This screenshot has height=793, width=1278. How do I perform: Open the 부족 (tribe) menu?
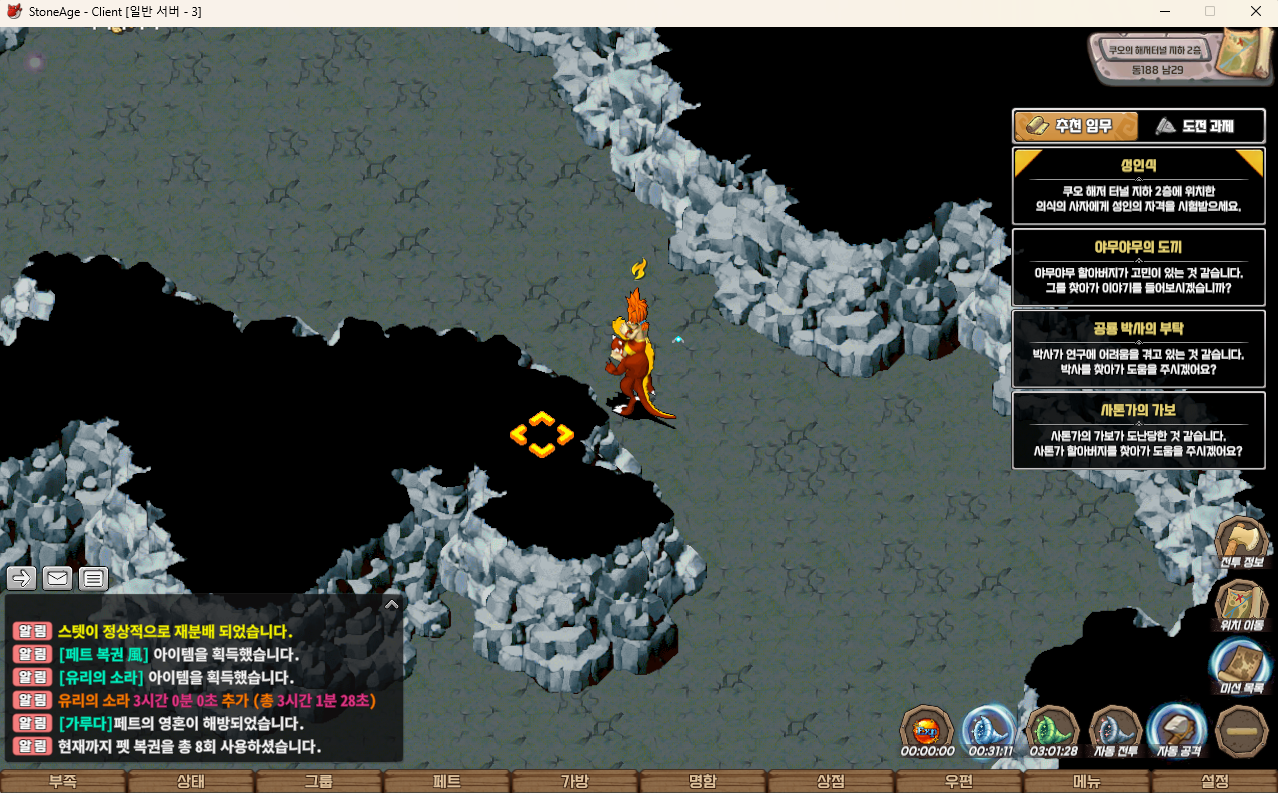pos(63,782)
